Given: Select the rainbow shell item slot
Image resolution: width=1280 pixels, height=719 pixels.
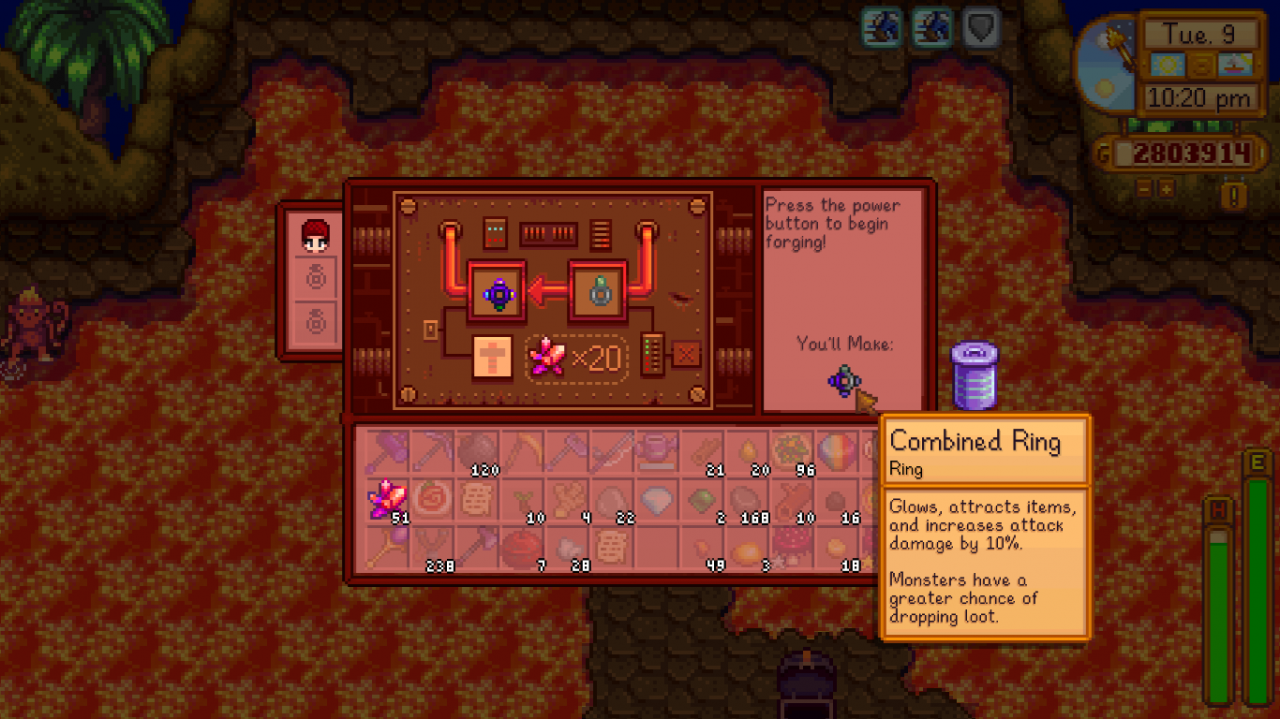Looking at the screenshot, I should click(x=836, y=452).
